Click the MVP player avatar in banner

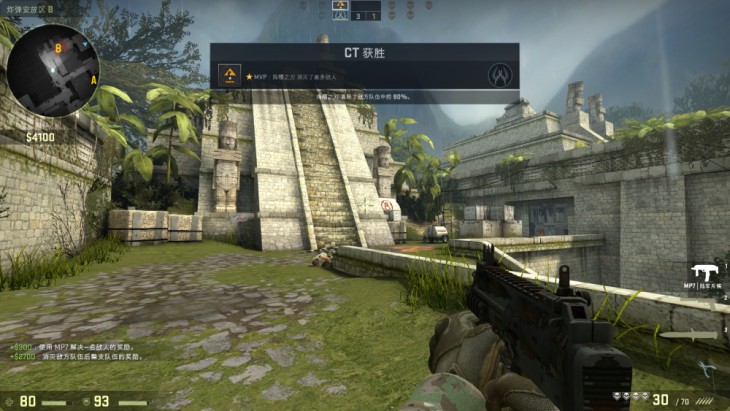[x=231, y=76]
